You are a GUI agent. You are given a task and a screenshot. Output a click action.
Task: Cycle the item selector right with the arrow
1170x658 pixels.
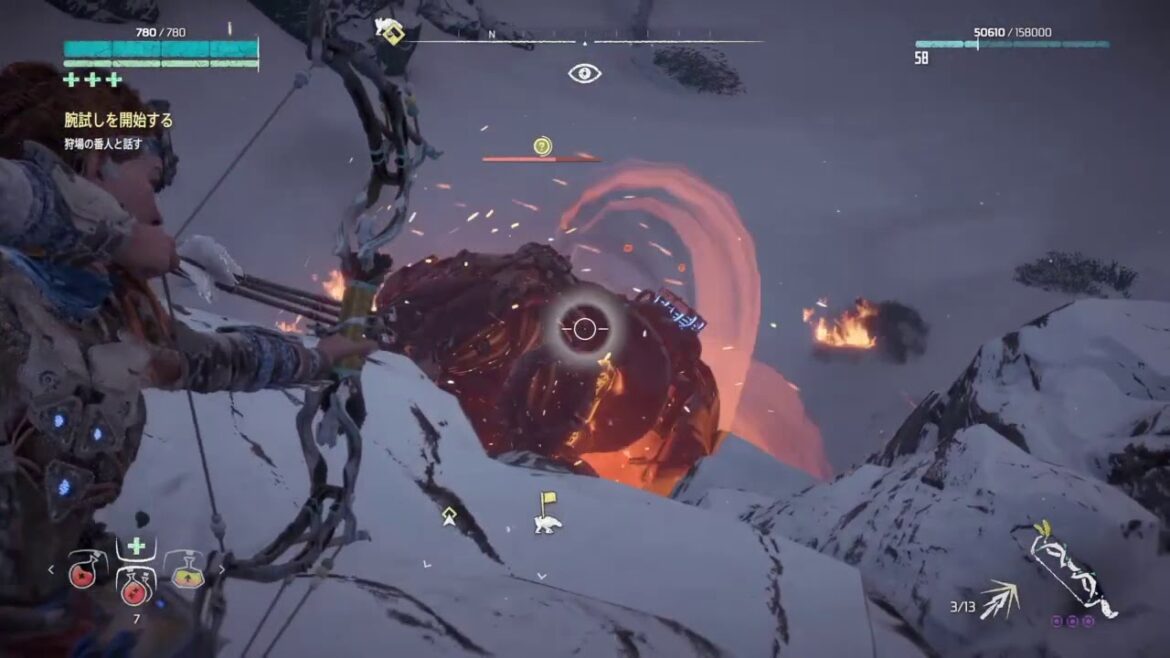pyautogui.click(x=222, y=570)
